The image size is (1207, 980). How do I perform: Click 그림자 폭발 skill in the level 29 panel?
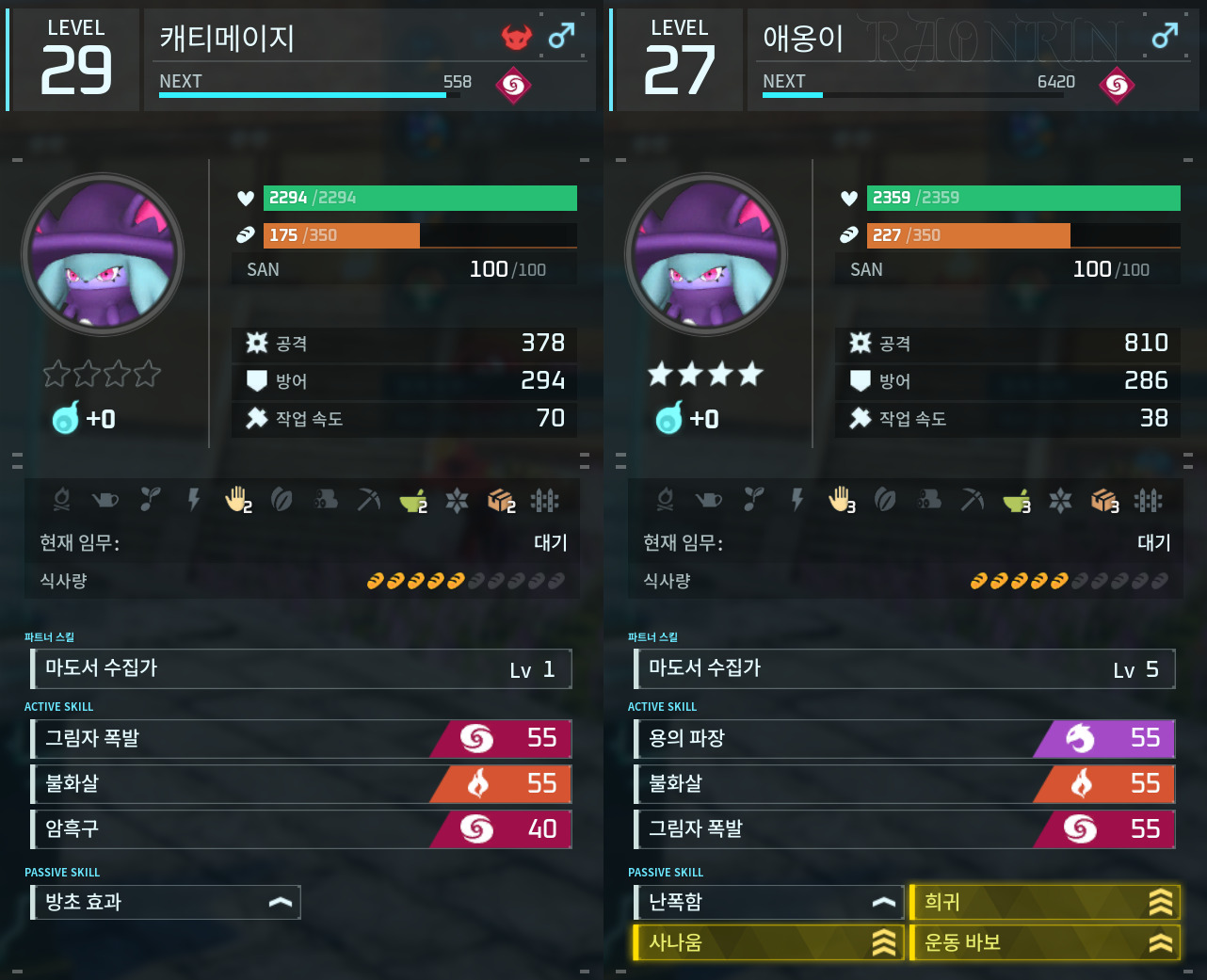coord(301,738)
